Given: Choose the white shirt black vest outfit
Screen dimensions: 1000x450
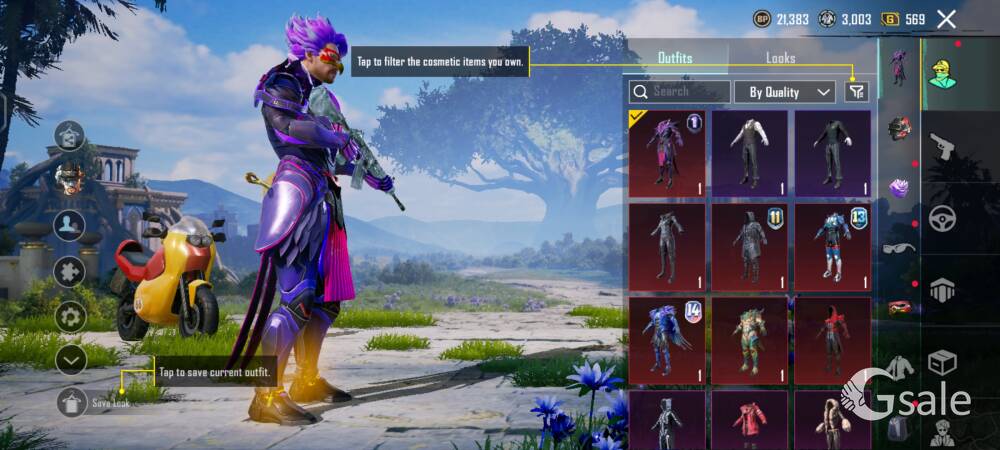Looking at the screenshot, I should point(749,153).
